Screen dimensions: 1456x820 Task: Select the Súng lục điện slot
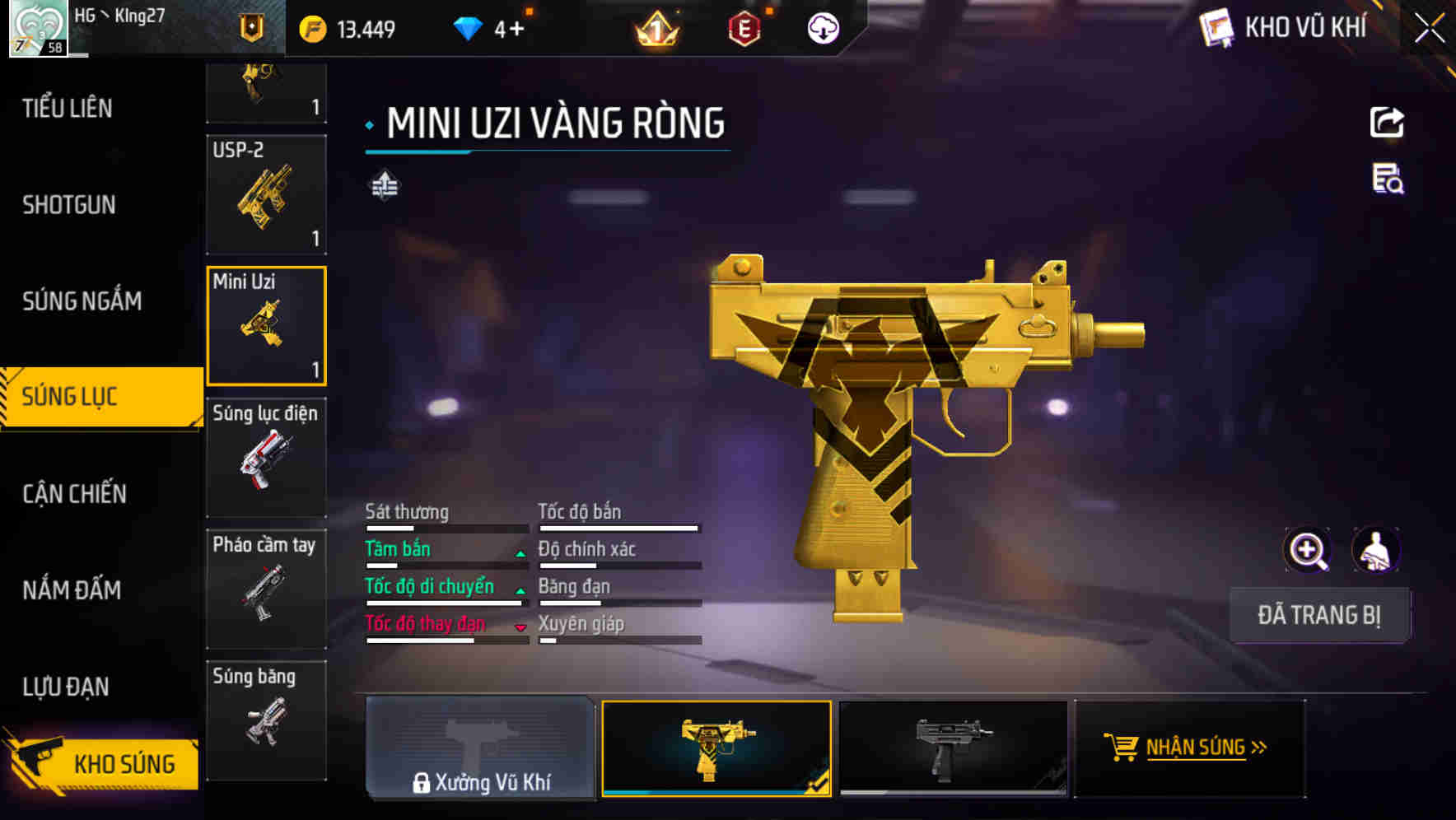(x=266, y=458)
